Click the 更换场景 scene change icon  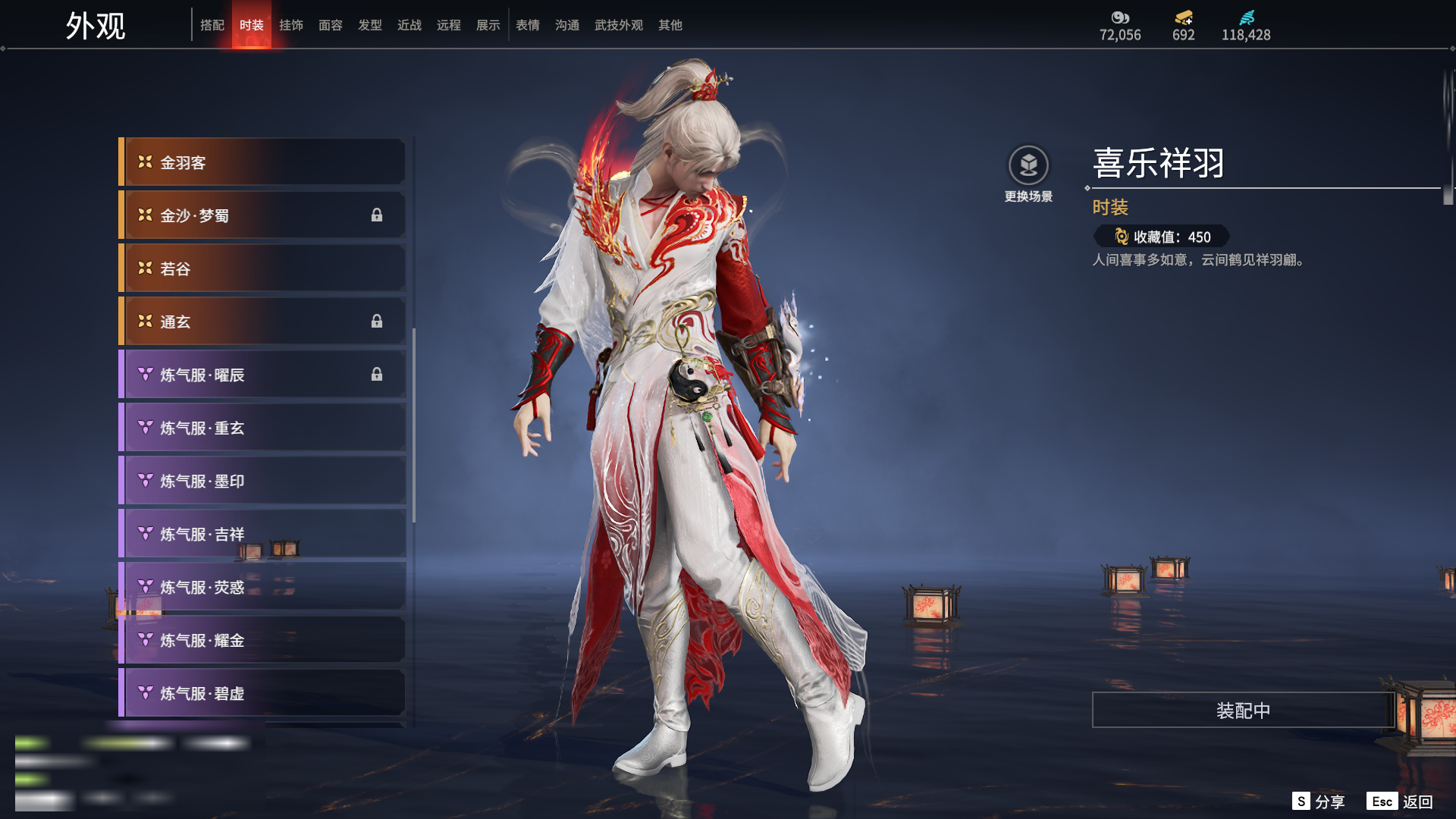click(1028, 165)
